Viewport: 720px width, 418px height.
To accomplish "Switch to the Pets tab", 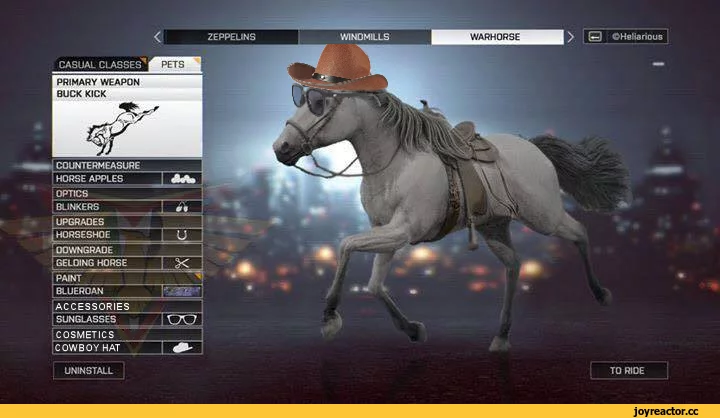I will [174, 65].
